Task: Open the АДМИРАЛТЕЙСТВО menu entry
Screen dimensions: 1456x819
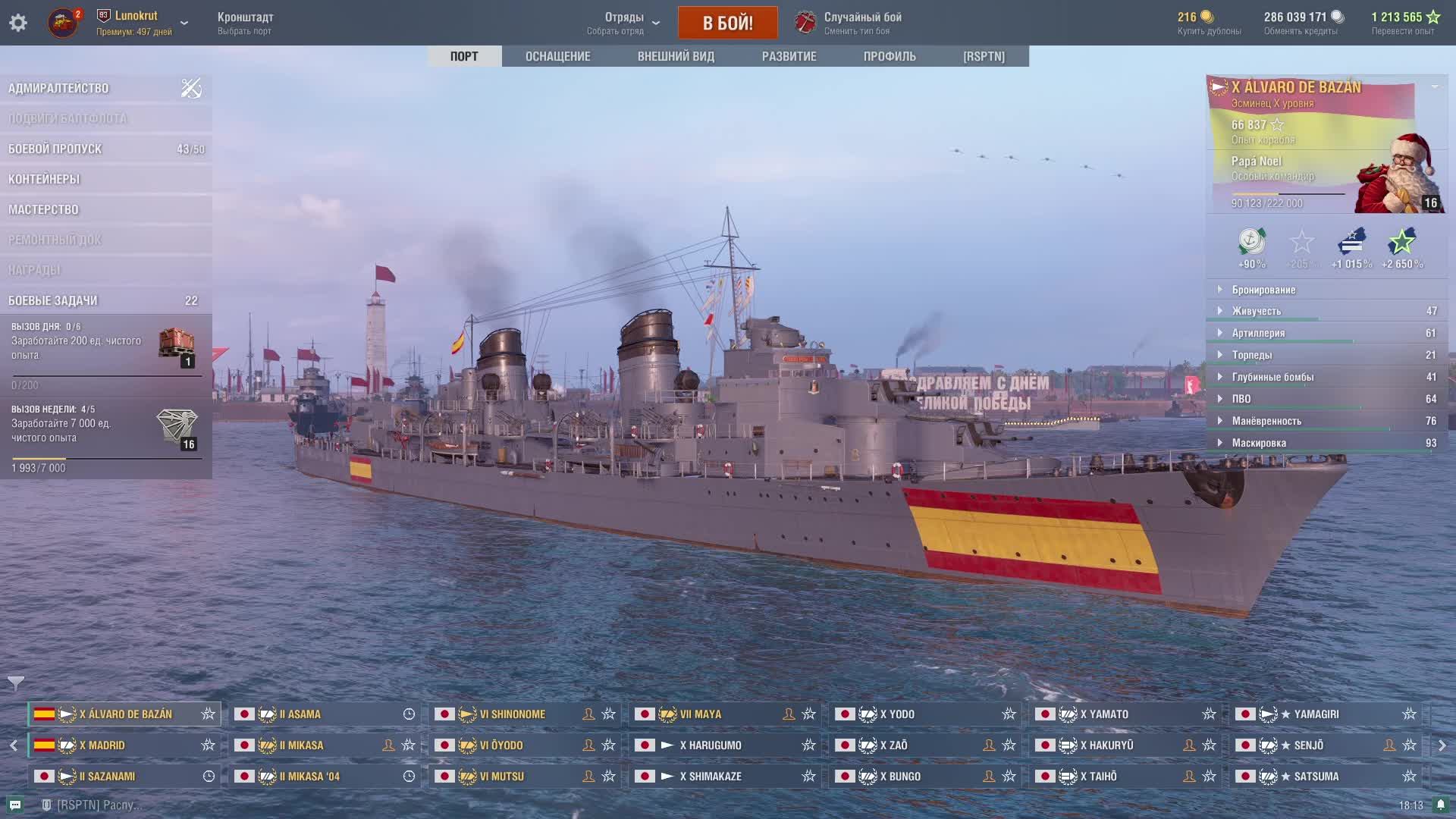Action: (x=59, y=89)
